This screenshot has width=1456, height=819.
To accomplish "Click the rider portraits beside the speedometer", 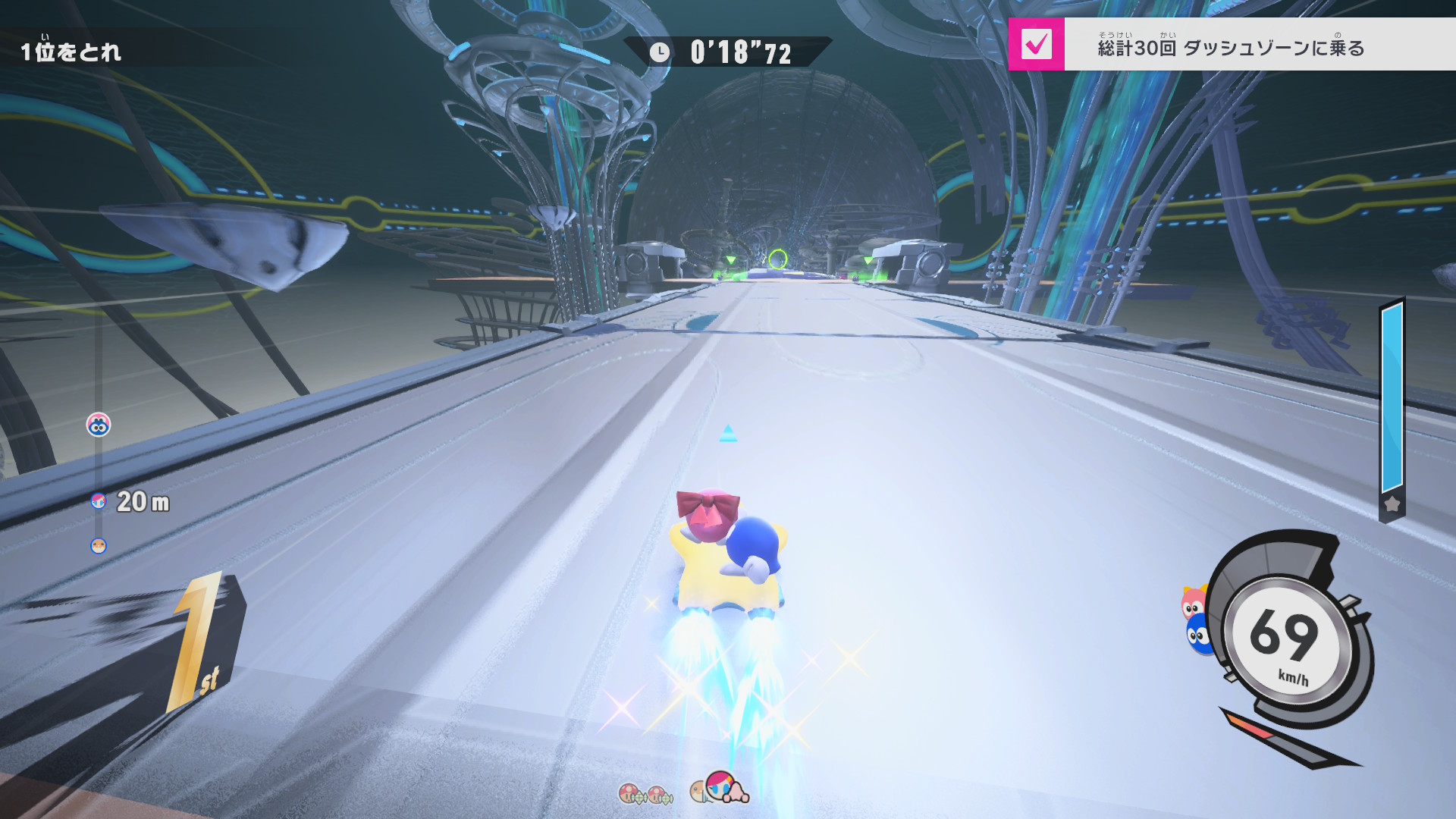I will 1196,618.
